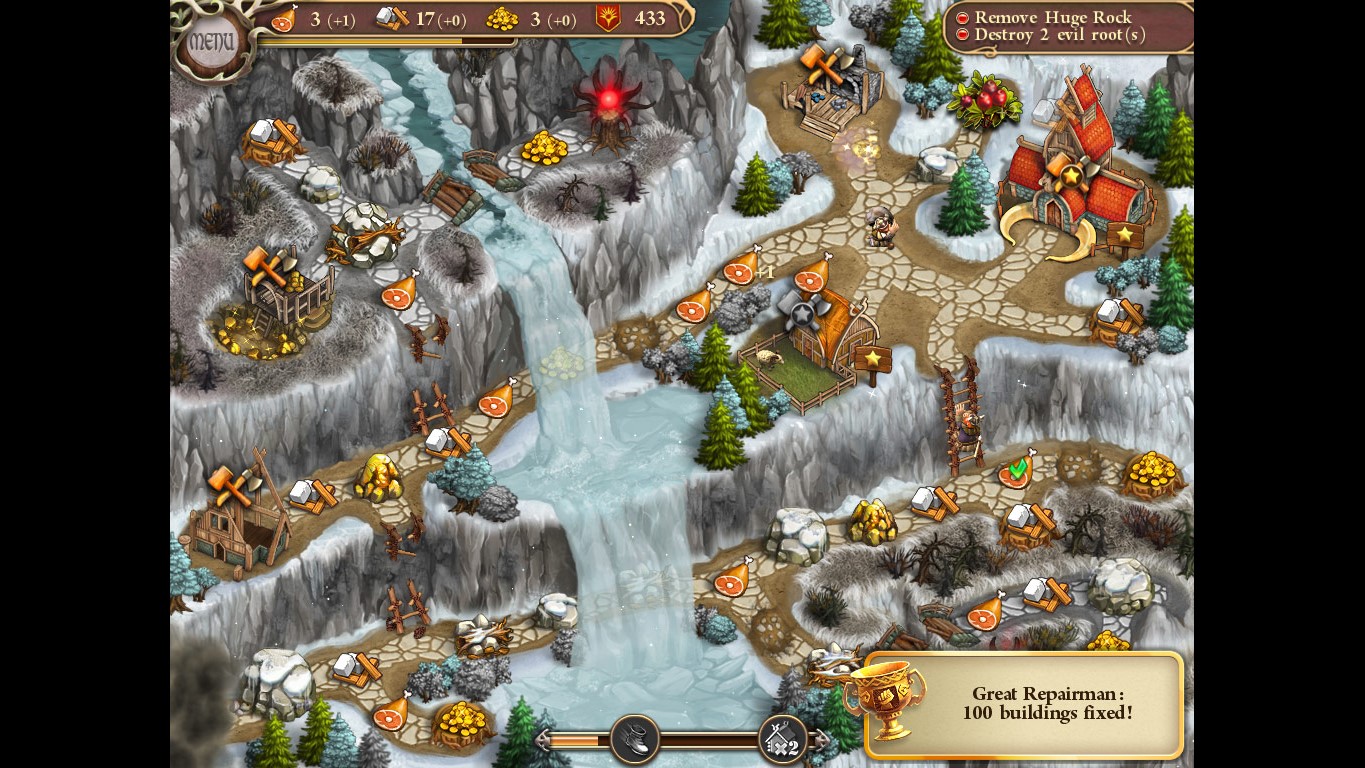Screen dimensions: 1365x768
Task: Toggle red circle beside Destroy 2 evil root(s)
Action: 963,35
